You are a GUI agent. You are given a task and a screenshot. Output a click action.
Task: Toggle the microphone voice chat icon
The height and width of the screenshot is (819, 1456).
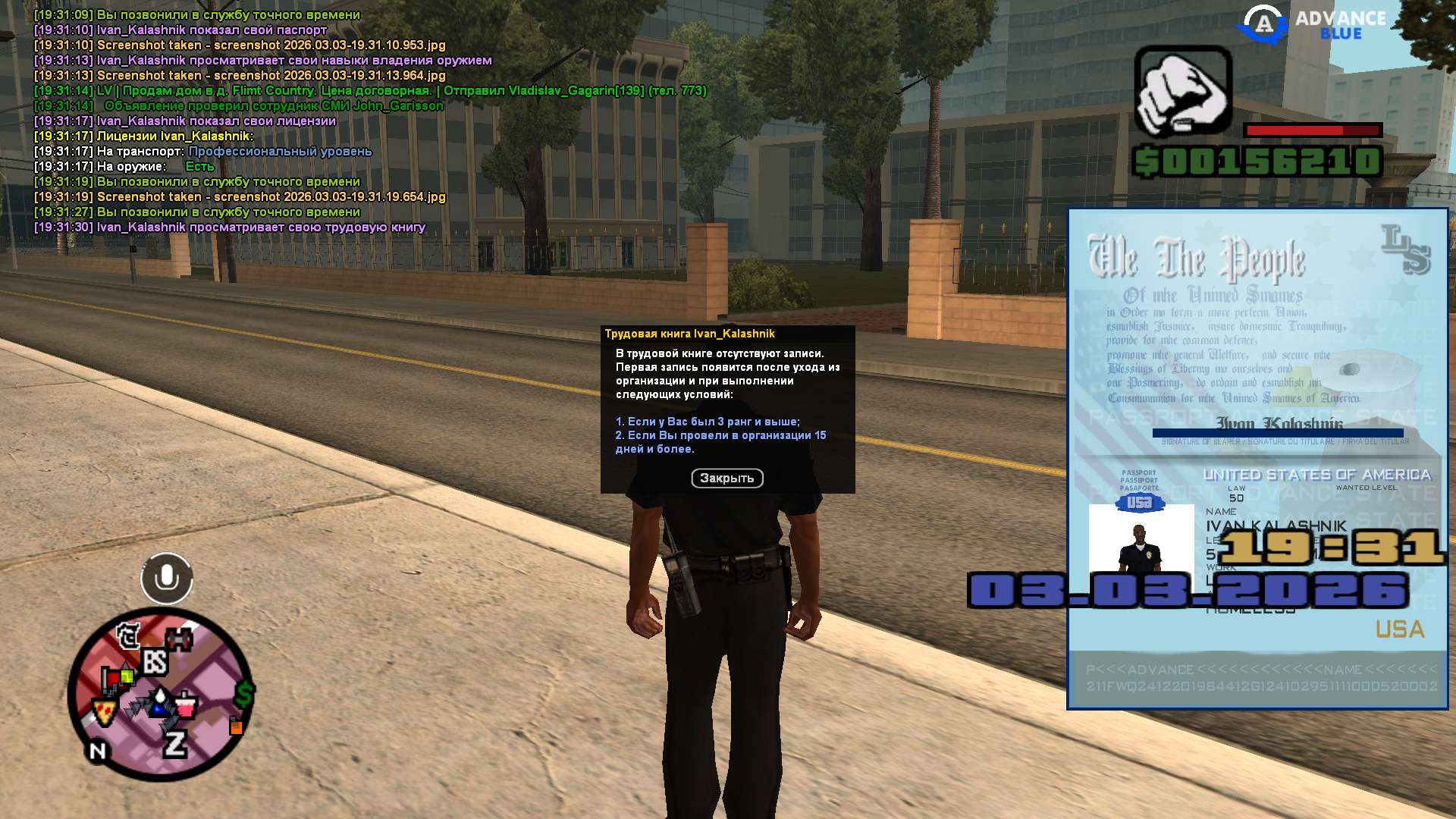[x=167, y=579]
